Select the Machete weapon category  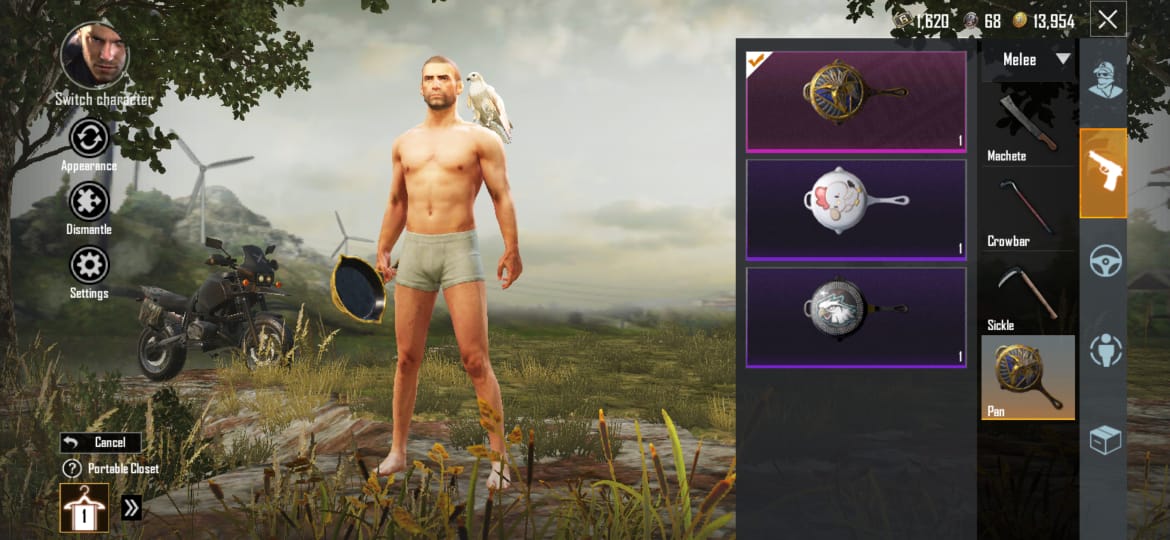pos(1027,125)
